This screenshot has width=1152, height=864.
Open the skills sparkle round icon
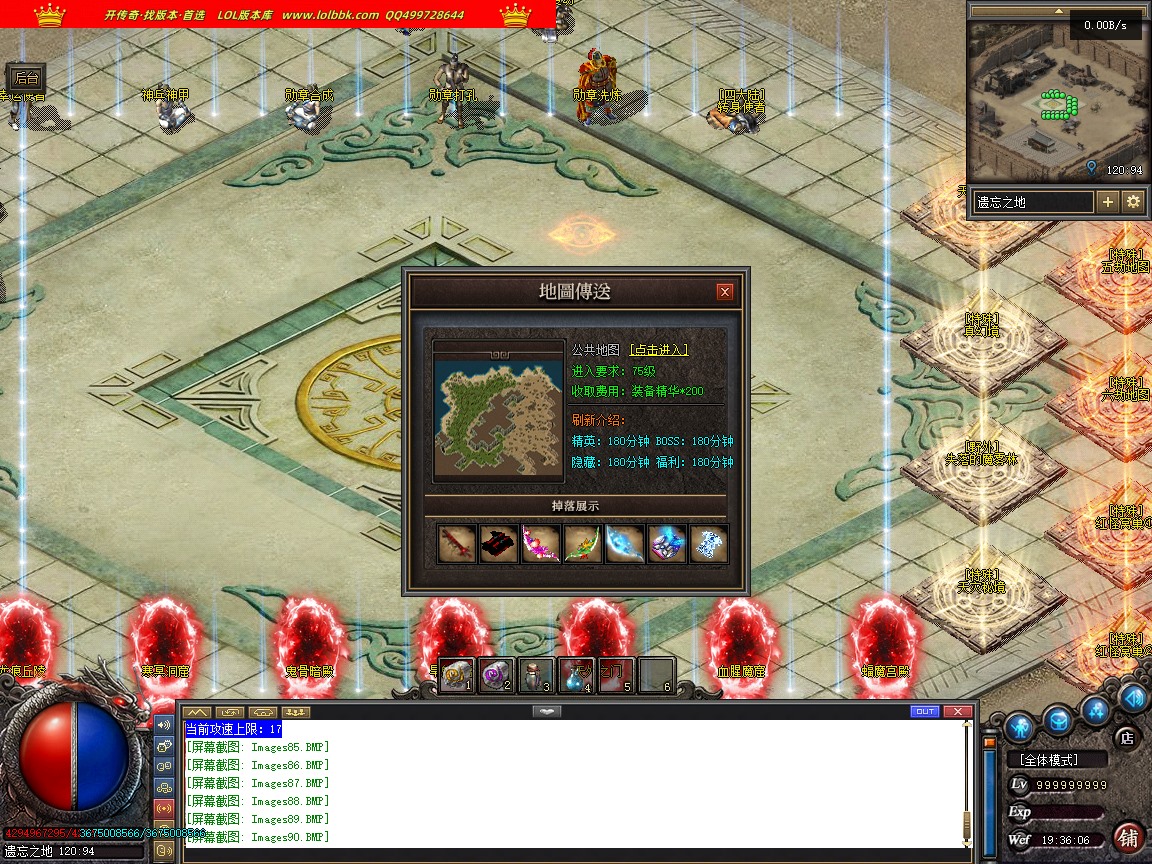pos(1097,710)
